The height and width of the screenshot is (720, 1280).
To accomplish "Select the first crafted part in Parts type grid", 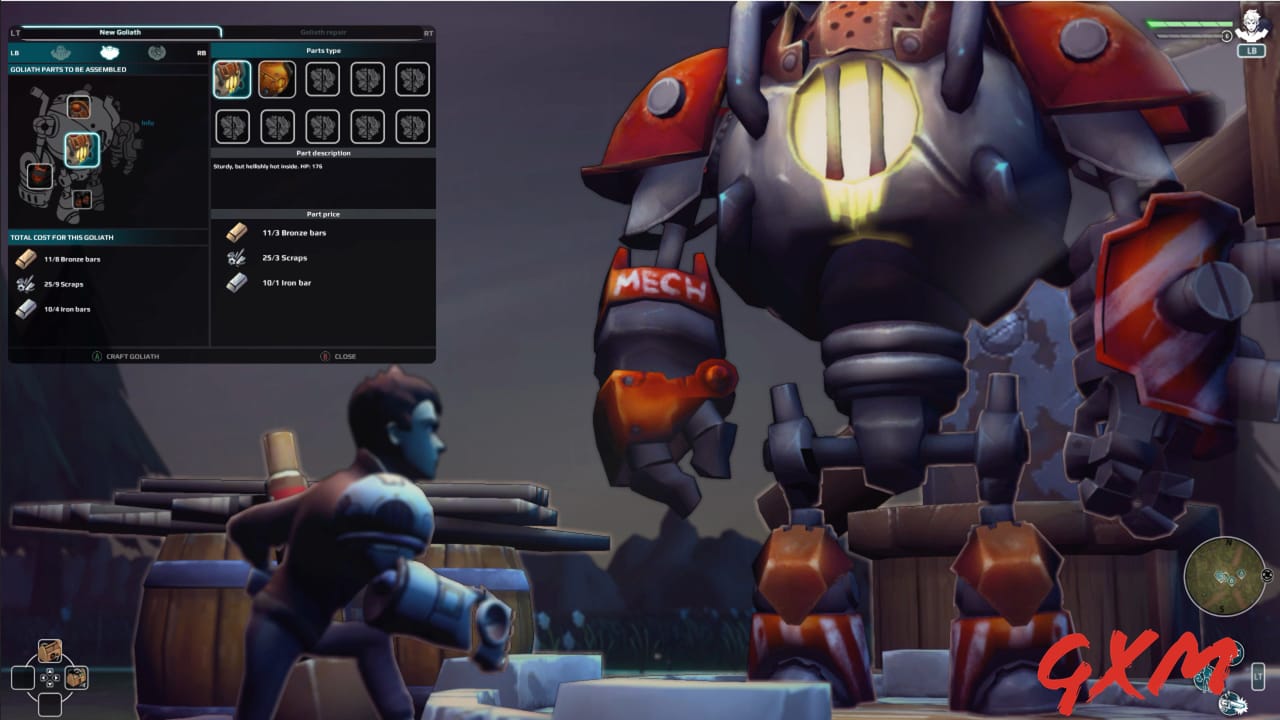I will (233, 80).
